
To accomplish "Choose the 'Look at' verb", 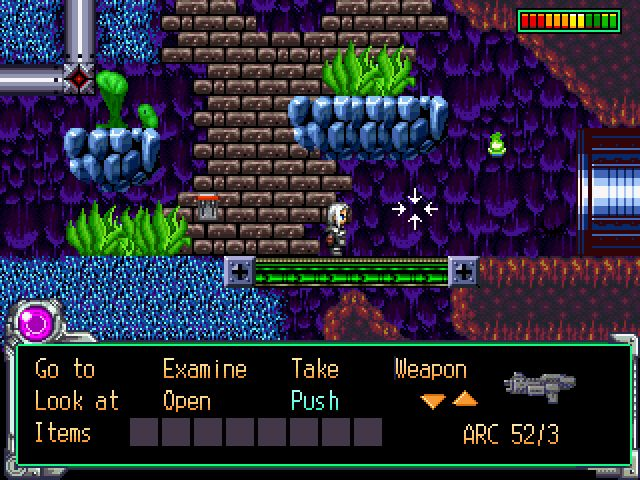I will [76, 401].
